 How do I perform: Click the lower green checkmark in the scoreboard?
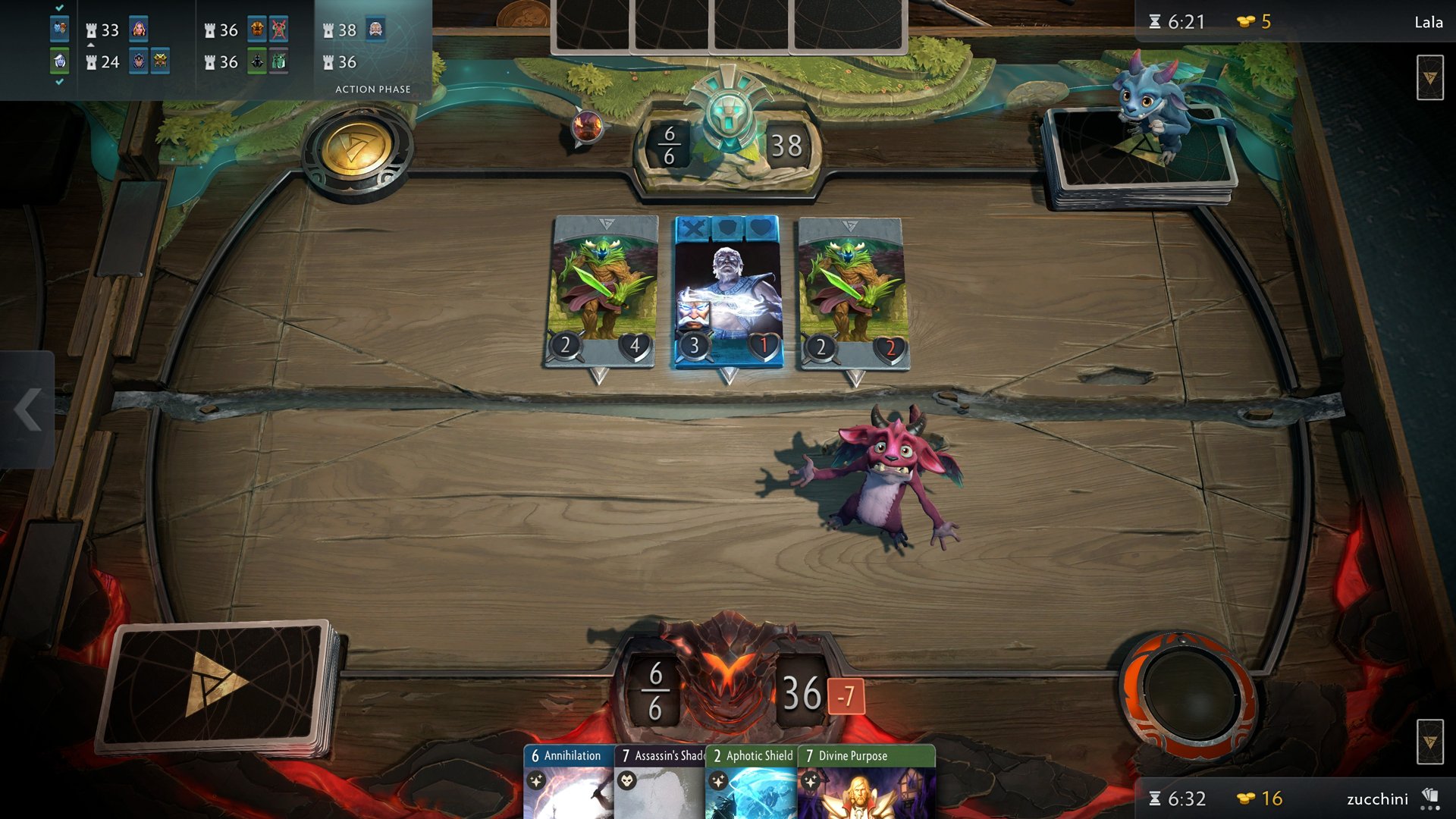(x=60, y=80)
